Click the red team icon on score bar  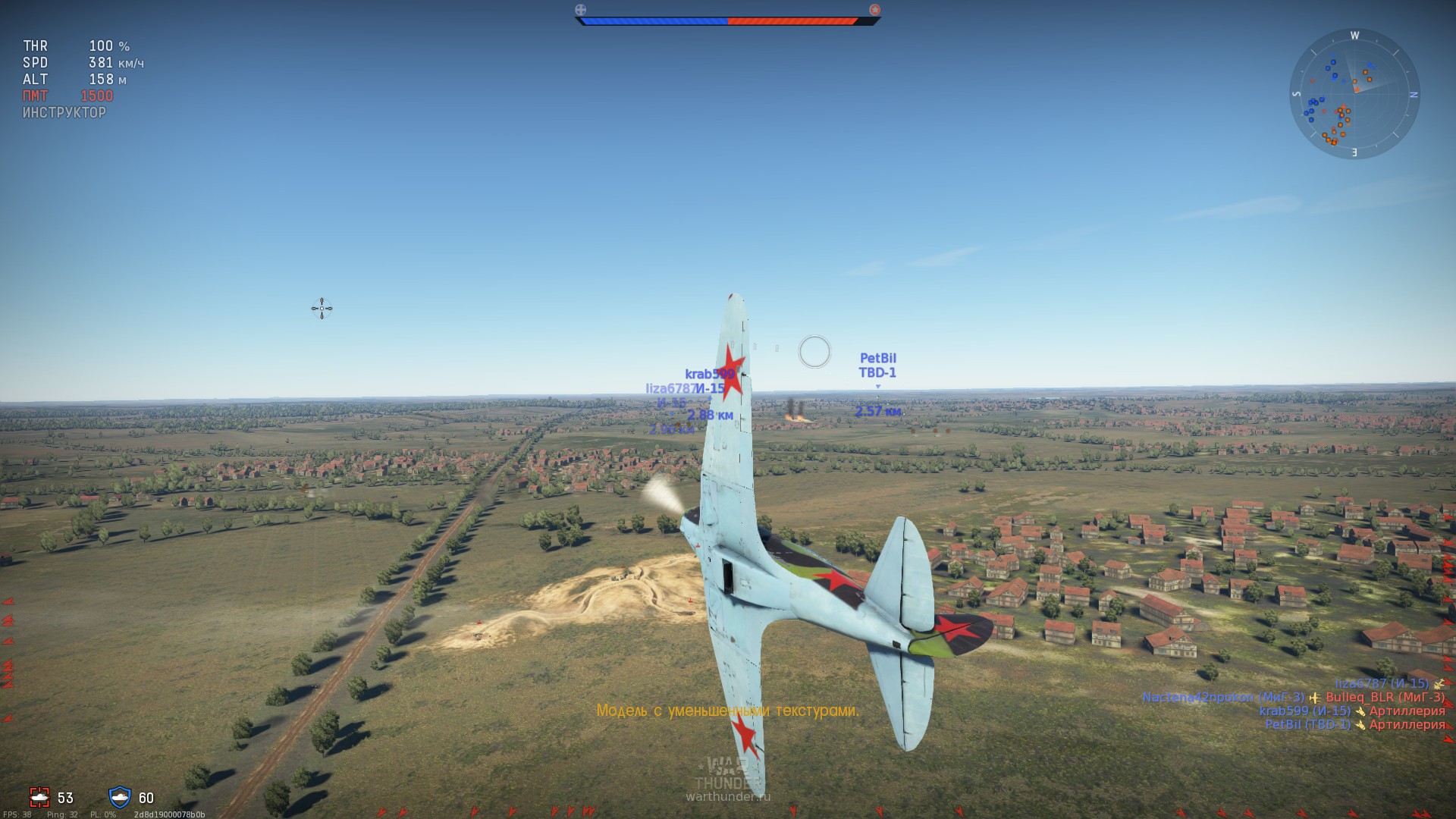[875, 11]
